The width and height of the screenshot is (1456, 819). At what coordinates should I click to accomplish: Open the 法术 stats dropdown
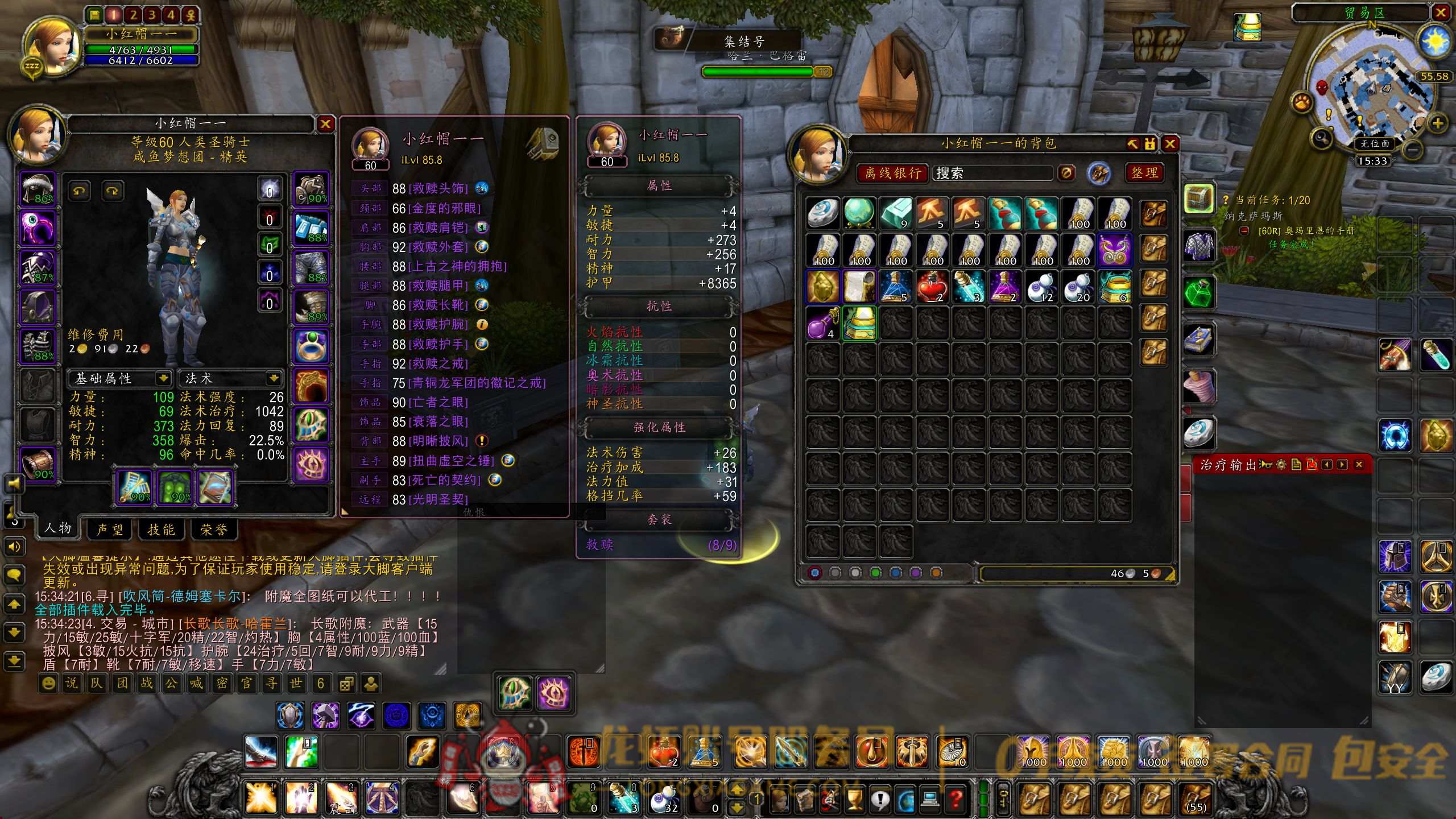pos(274,378)
